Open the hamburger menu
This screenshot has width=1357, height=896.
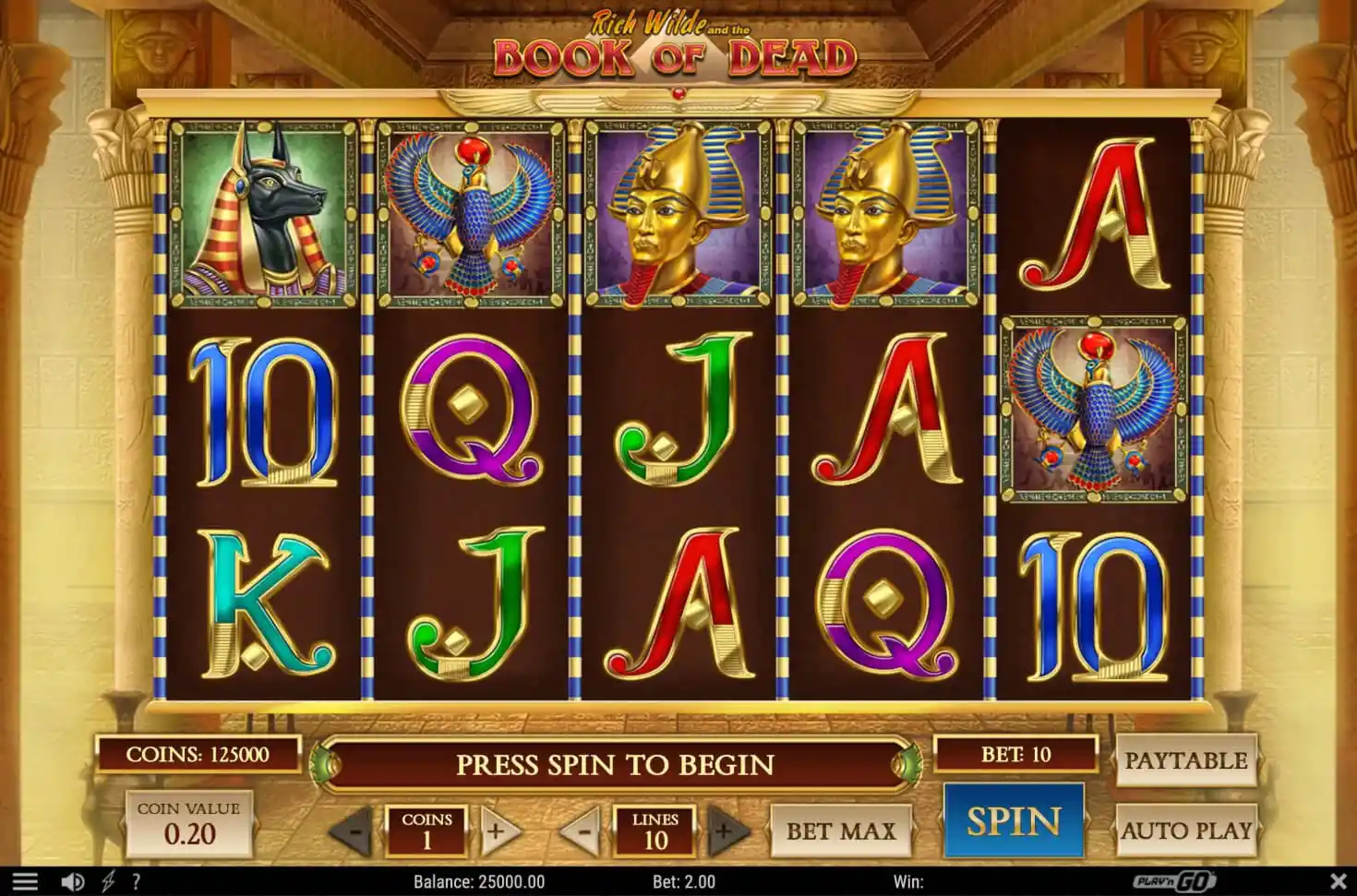[x=23, y=881]
